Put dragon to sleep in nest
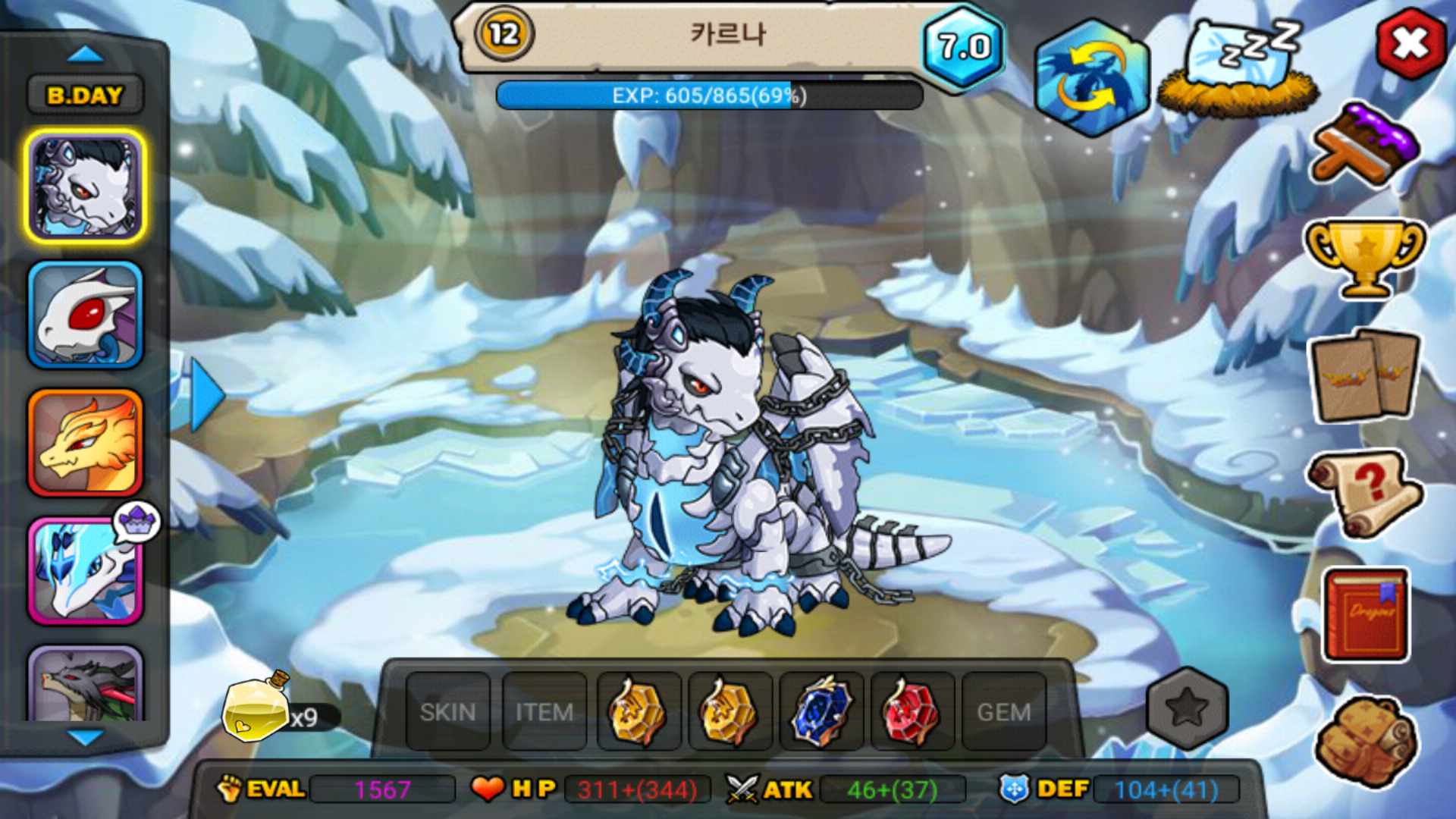This screenshot has width=1456, height=819. [x=1238, y=70]
